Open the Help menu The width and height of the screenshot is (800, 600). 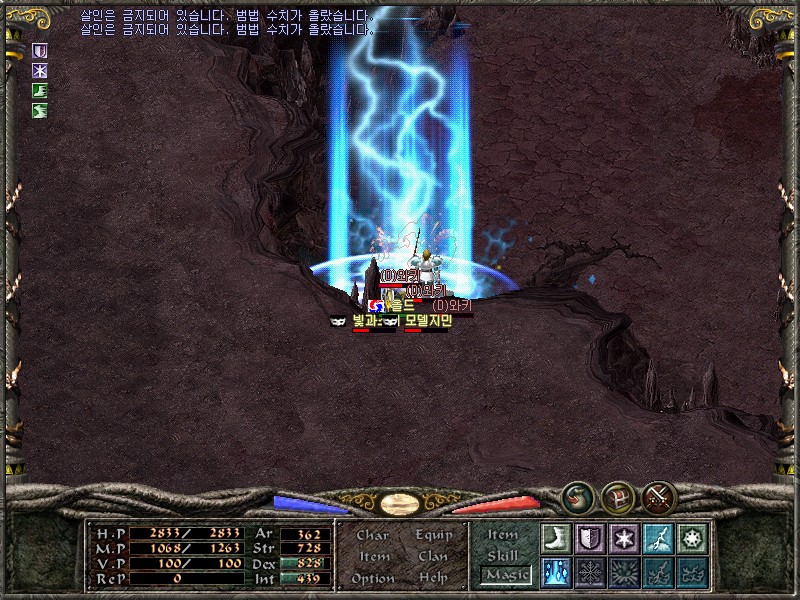point(433,578)
